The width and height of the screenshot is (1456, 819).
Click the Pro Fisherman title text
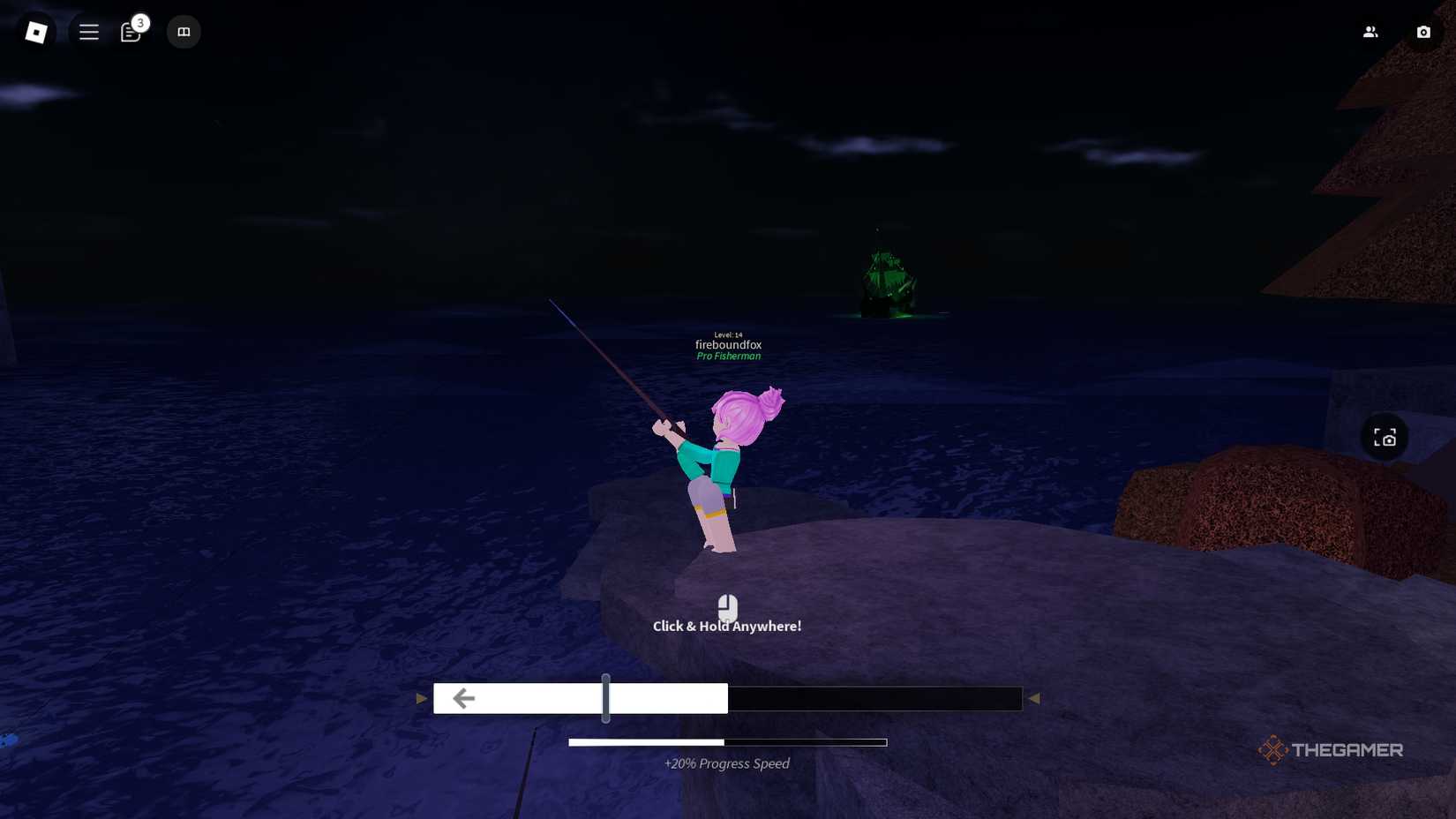(x=728, y=356)
